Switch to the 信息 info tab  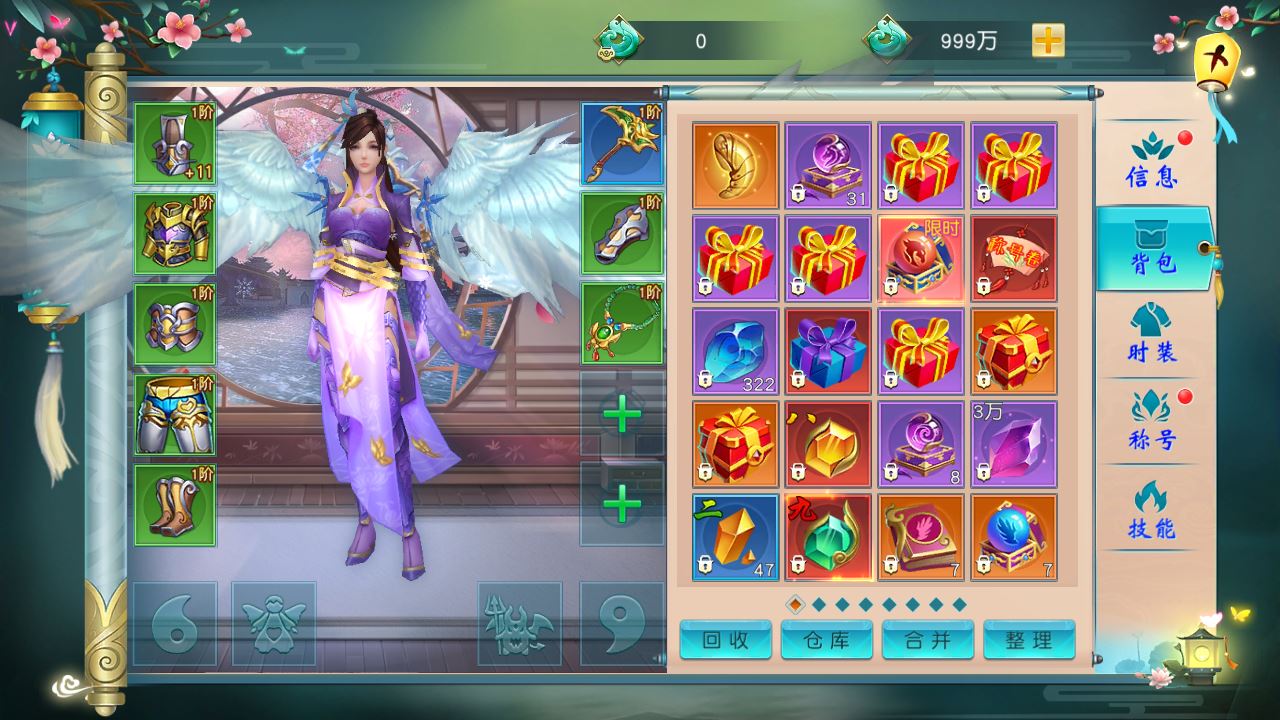(x=1152, y=162)
